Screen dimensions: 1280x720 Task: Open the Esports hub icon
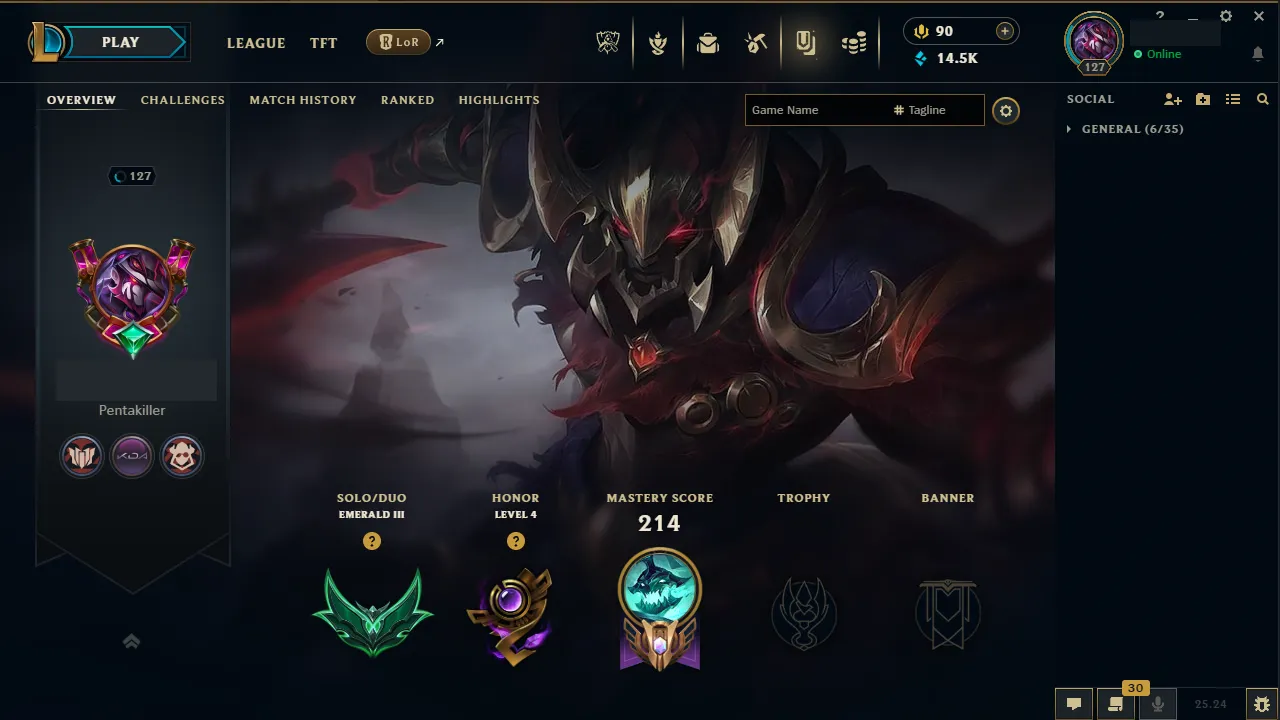pos(608,42)
